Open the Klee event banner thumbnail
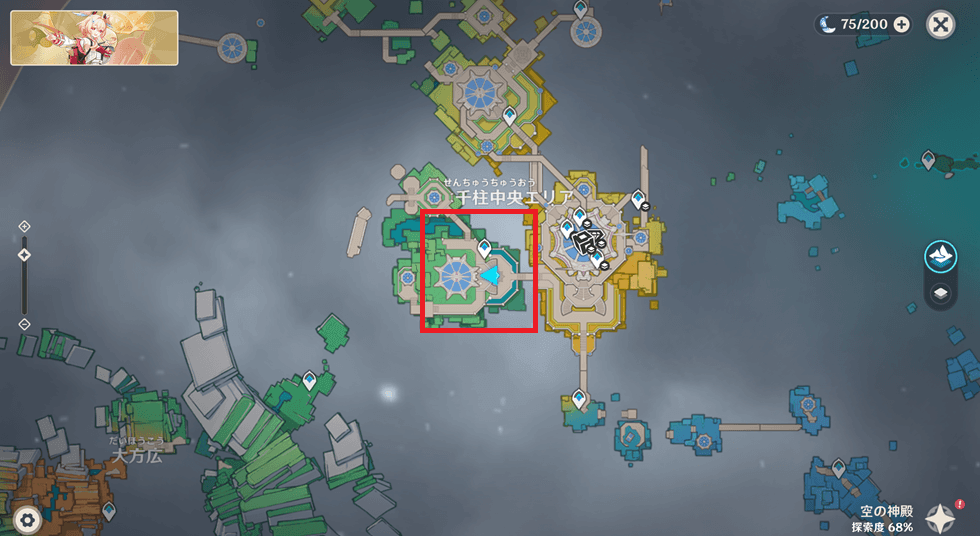980x536 pixels. click(x=94, y=38)
